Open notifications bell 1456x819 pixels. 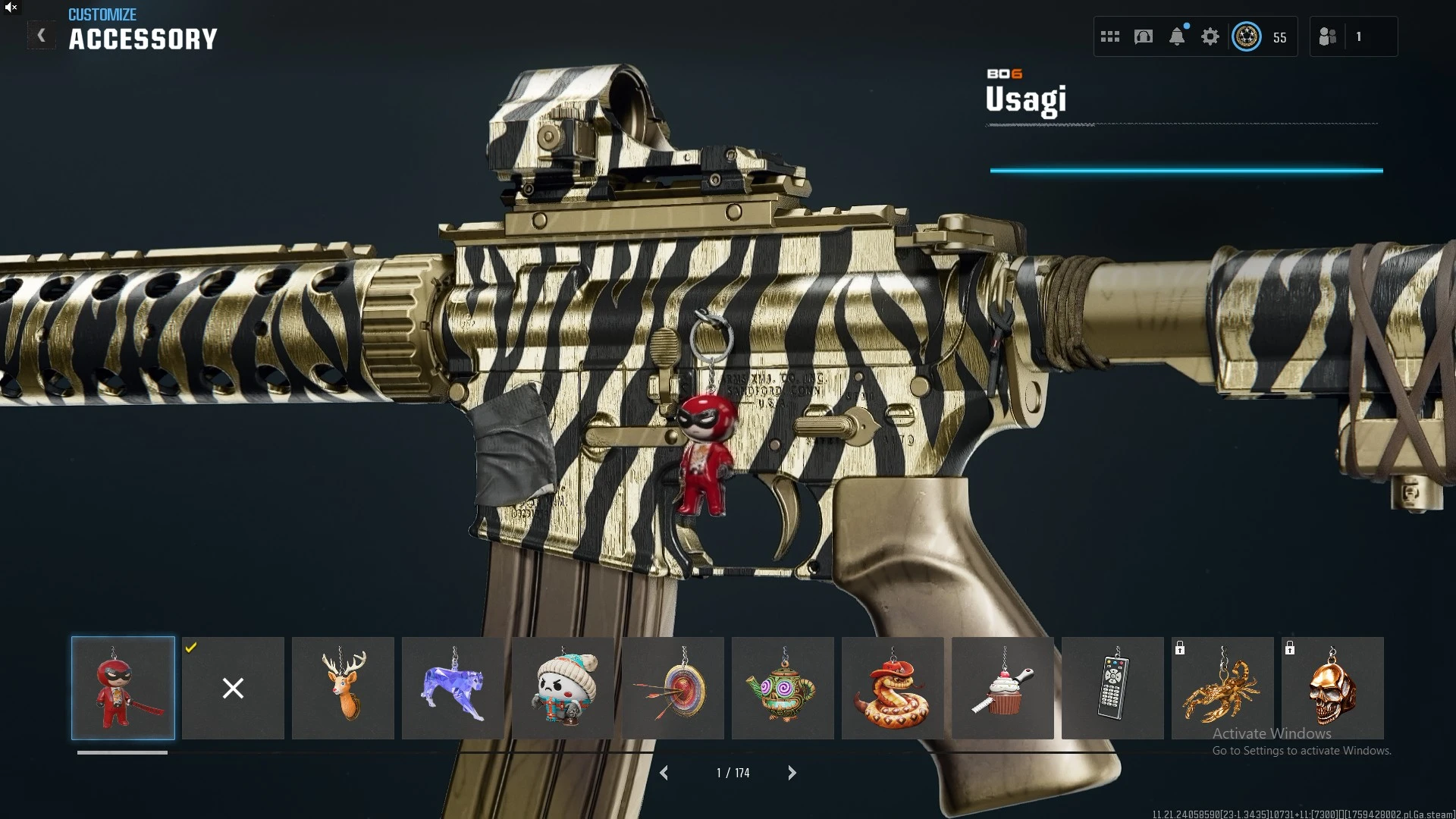[x=1177, y=36]
